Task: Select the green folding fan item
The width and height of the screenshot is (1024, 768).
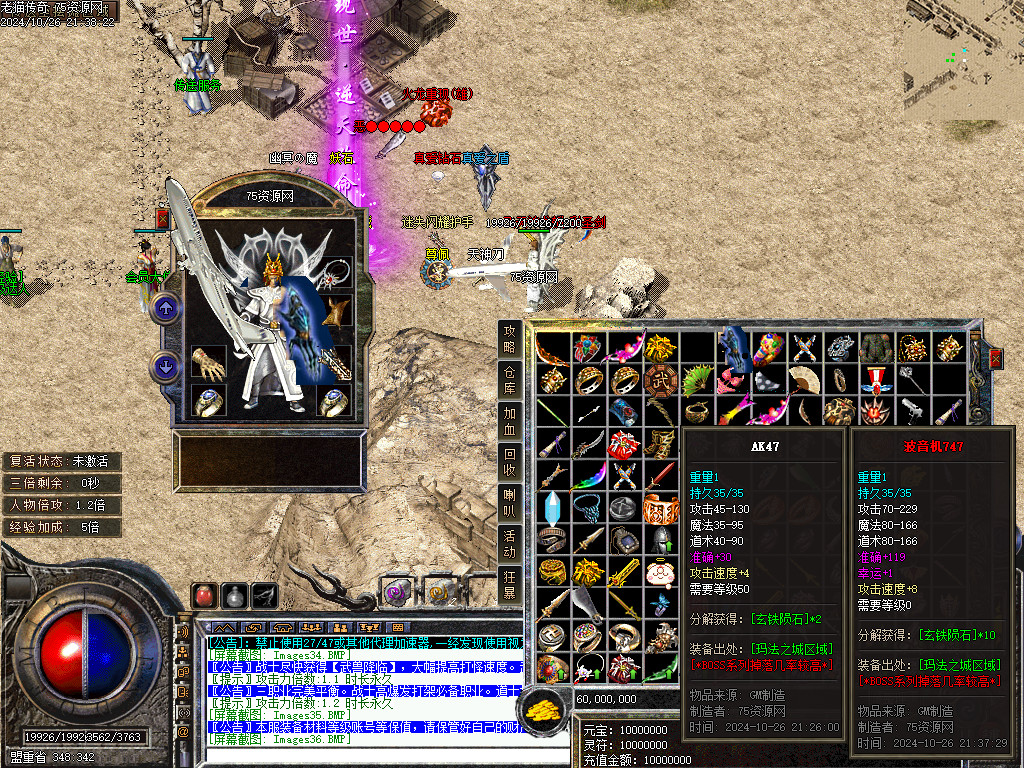Action: click(x=696, y=379)
